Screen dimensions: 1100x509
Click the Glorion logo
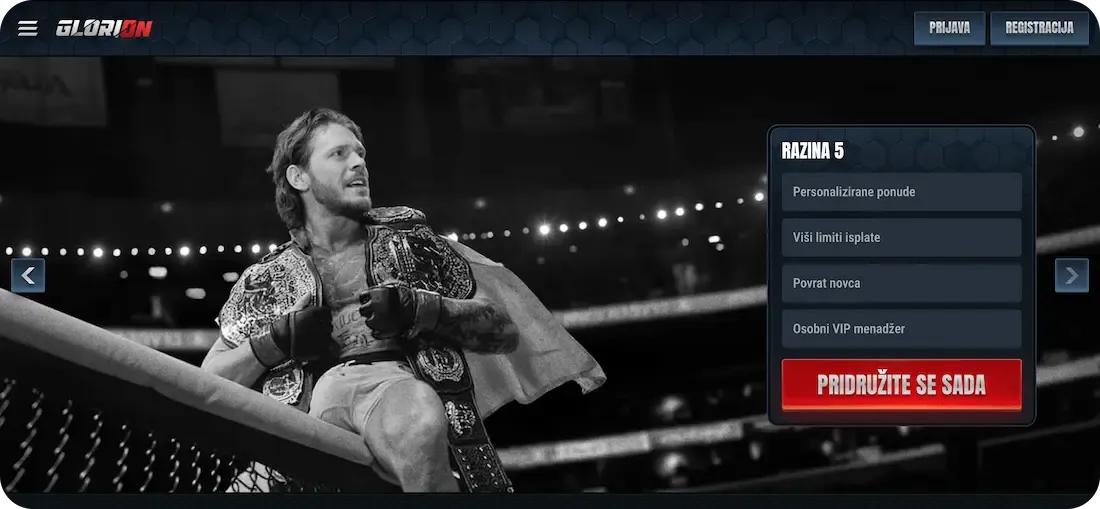[x=104, y=28]
